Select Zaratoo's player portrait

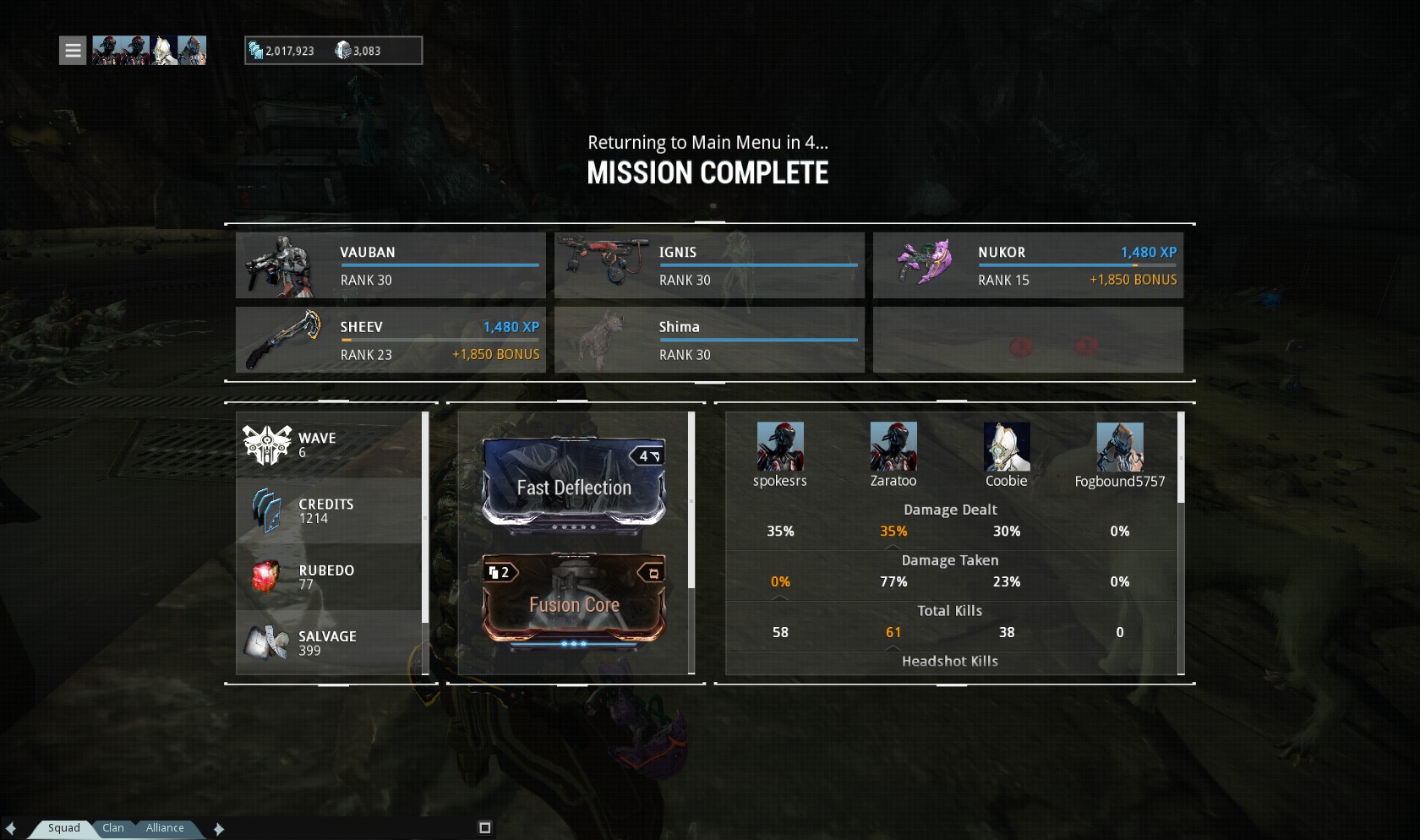(893, 446)
